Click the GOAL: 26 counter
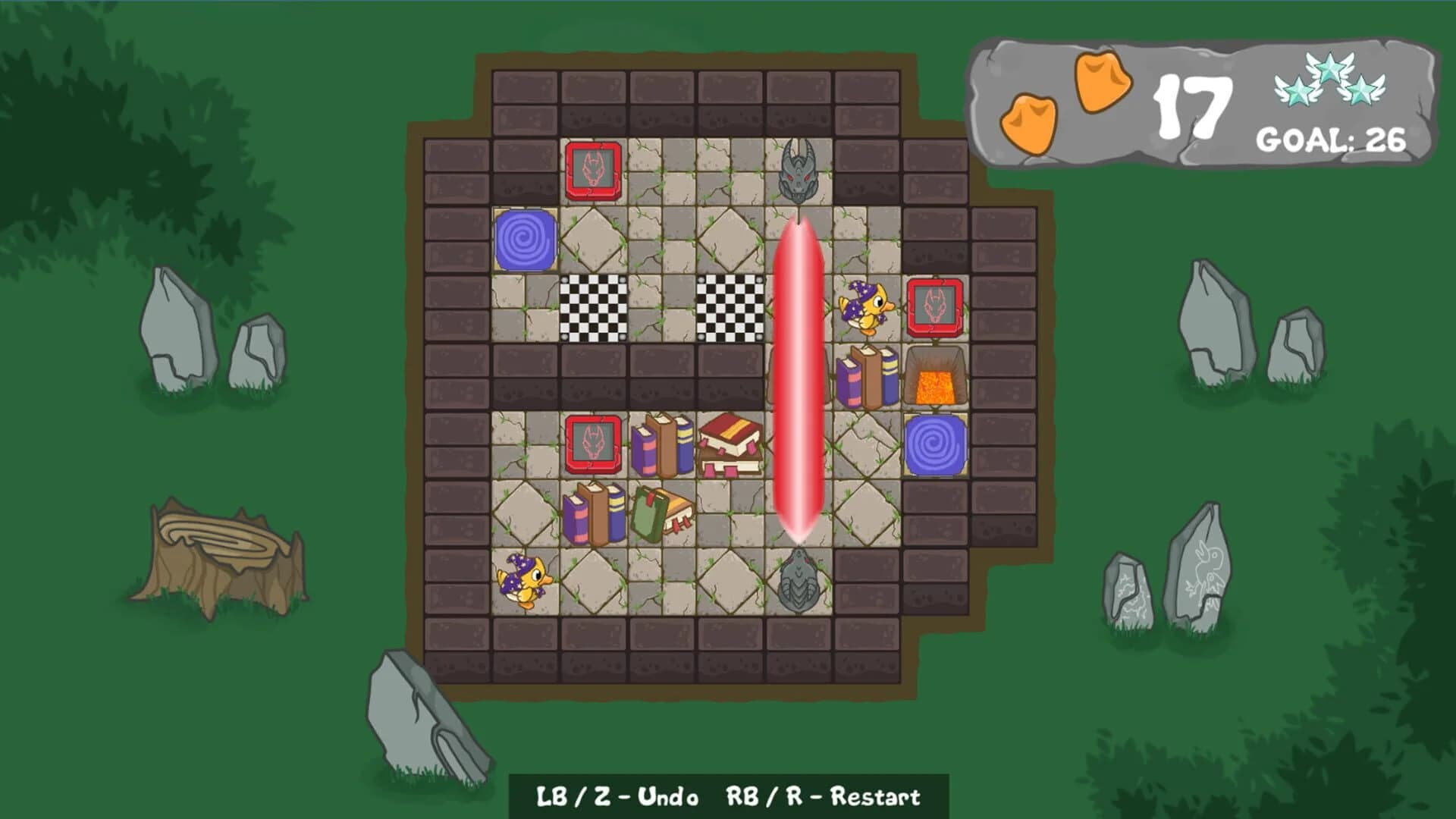 point(1331,140)
